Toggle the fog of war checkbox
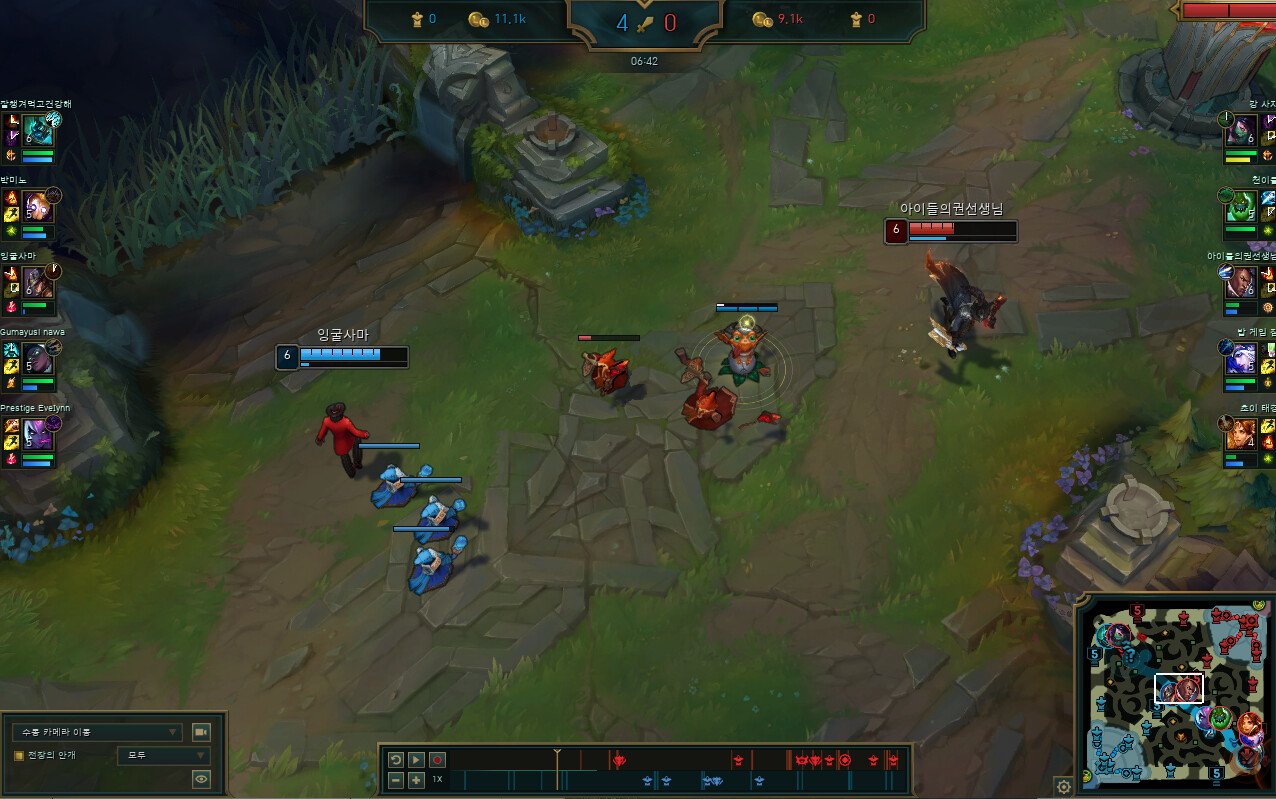The height and width of the screenshot is (799, 1276). (19, 755)
